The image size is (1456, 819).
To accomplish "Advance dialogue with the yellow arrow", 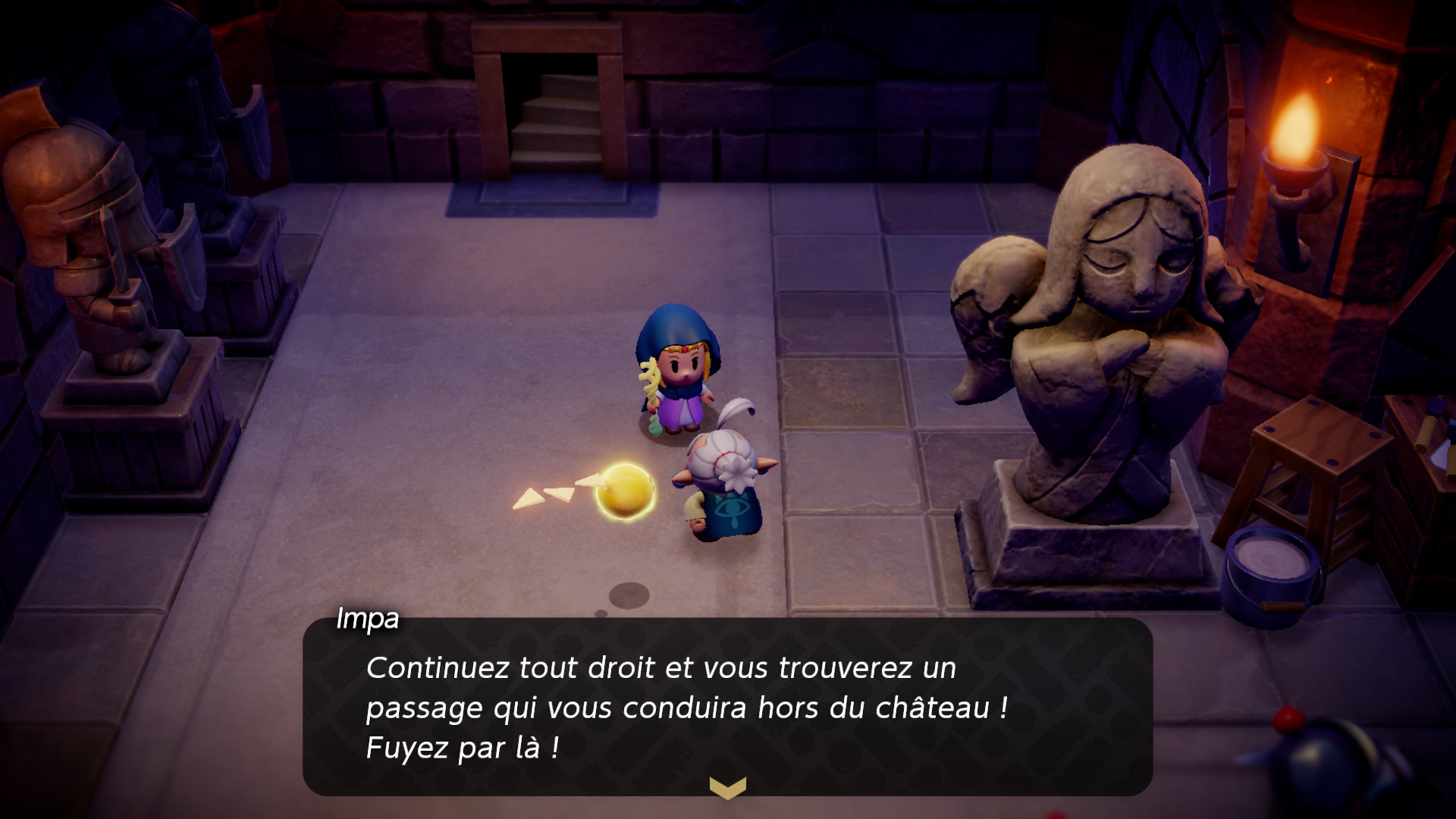I will point(727,788).
